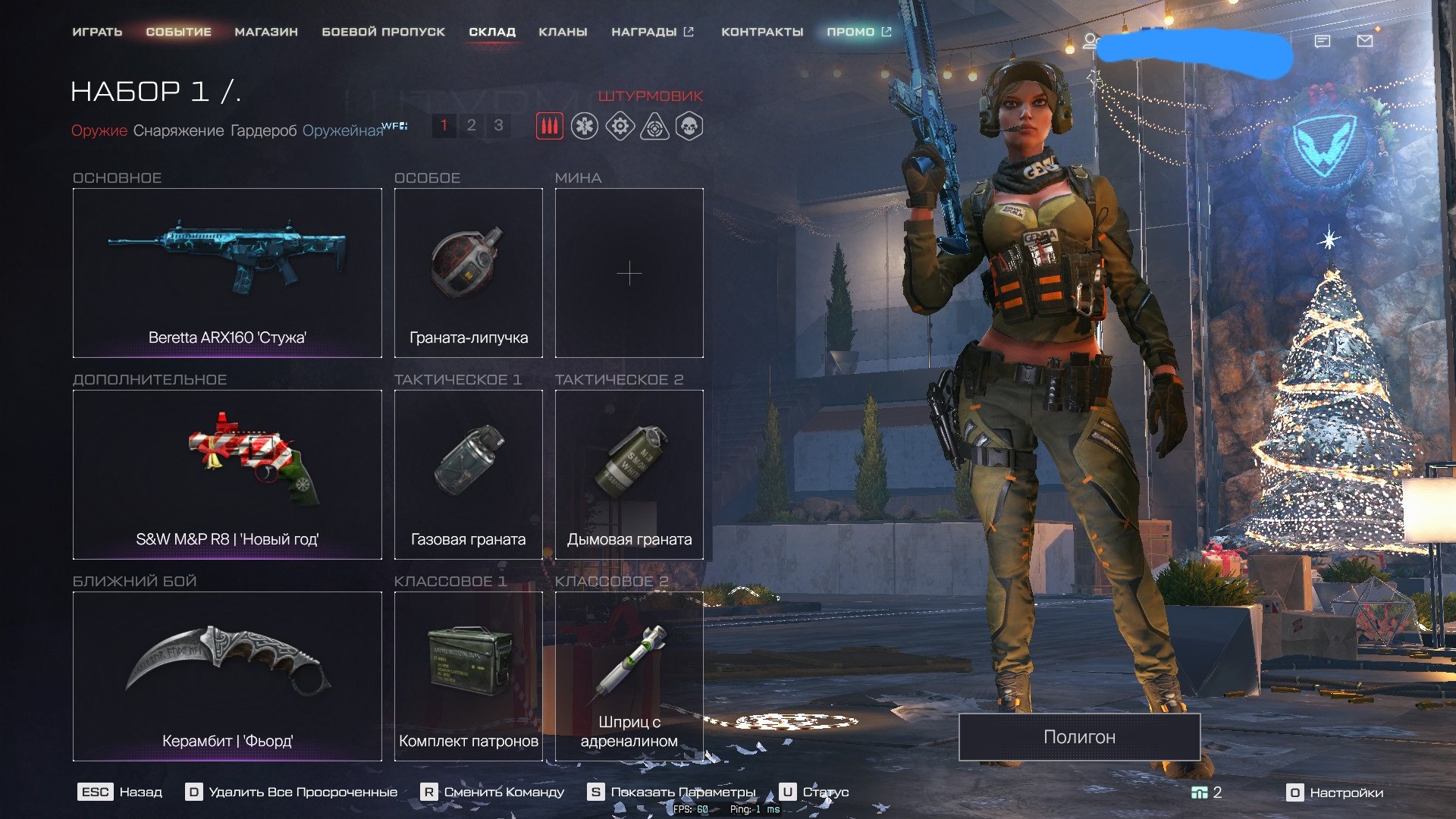Add an item to the empty Мина slot
Screen dimensions: 1456x819
[629, 273]
